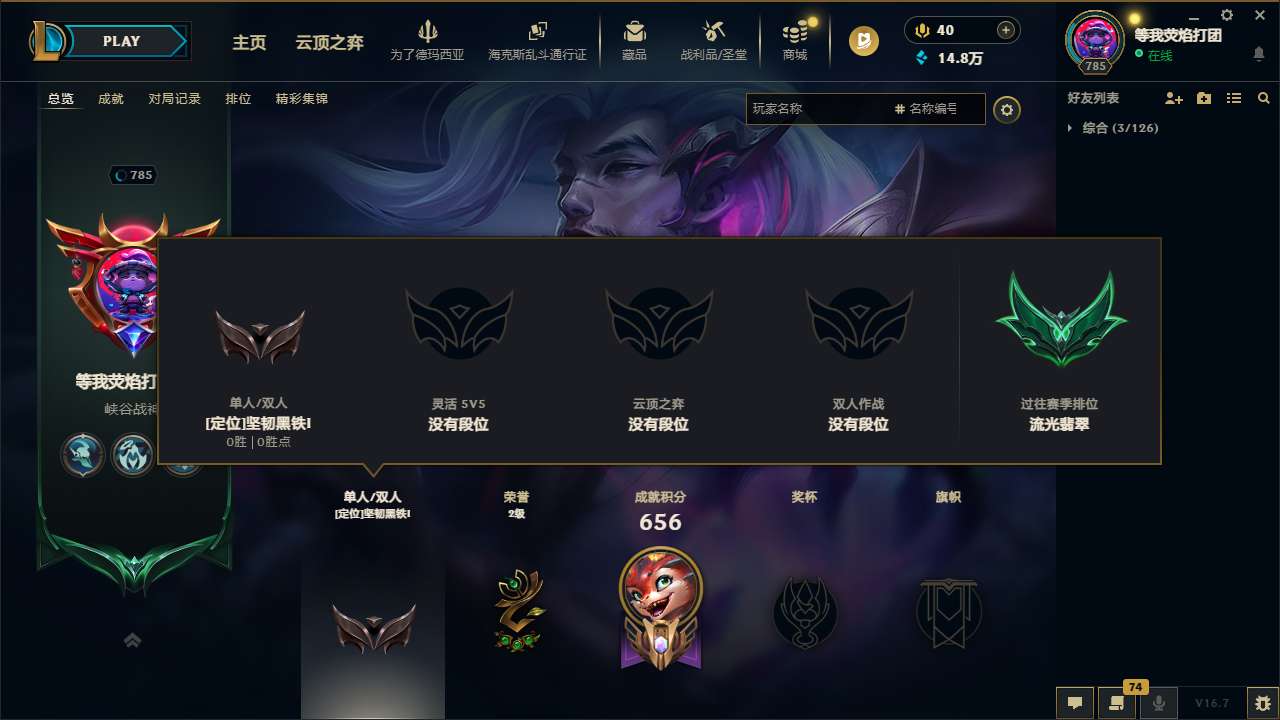Click the PLAY button

121,41
